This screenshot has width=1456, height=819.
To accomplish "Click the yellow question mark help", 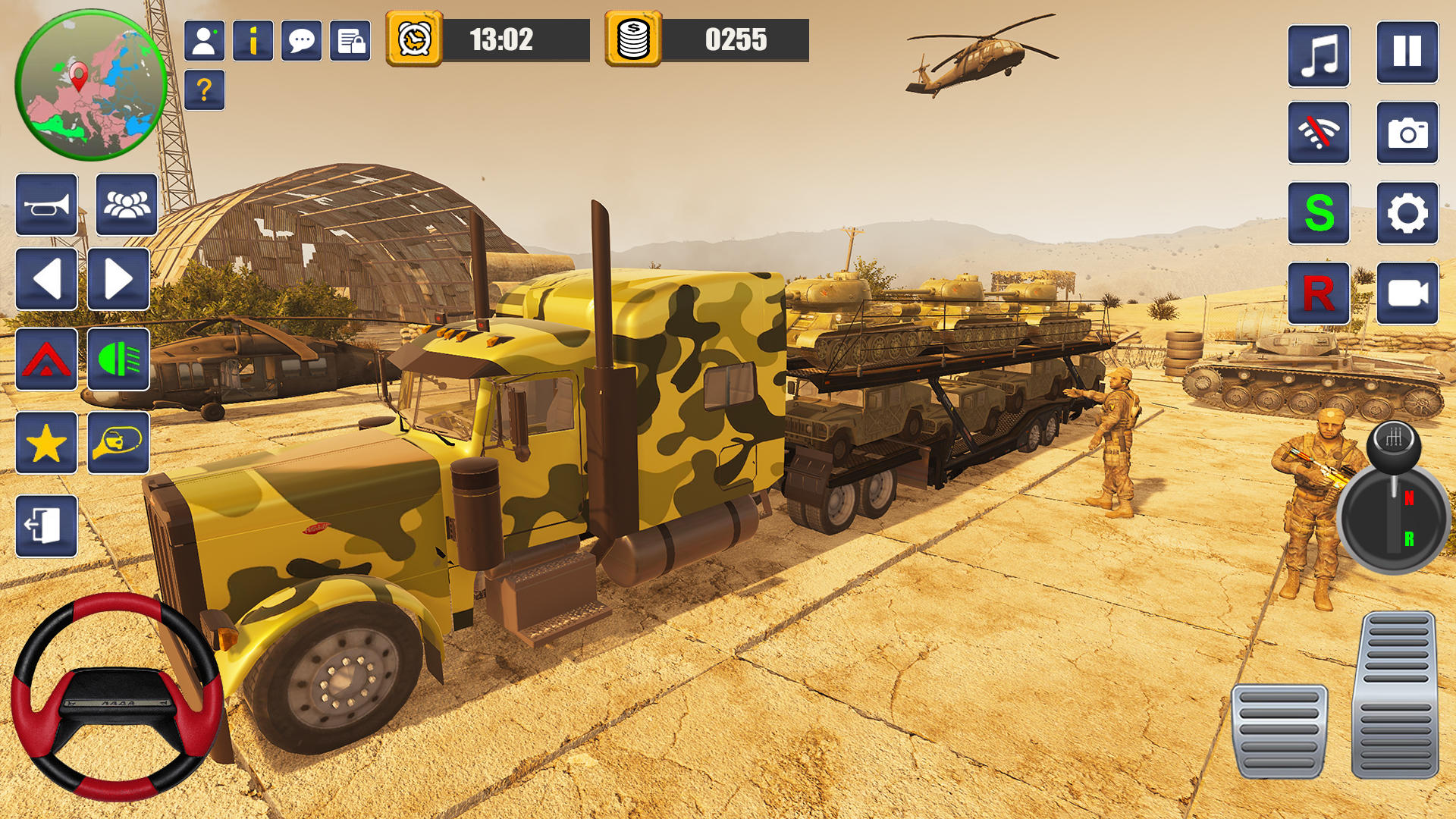I will (204, 90).
